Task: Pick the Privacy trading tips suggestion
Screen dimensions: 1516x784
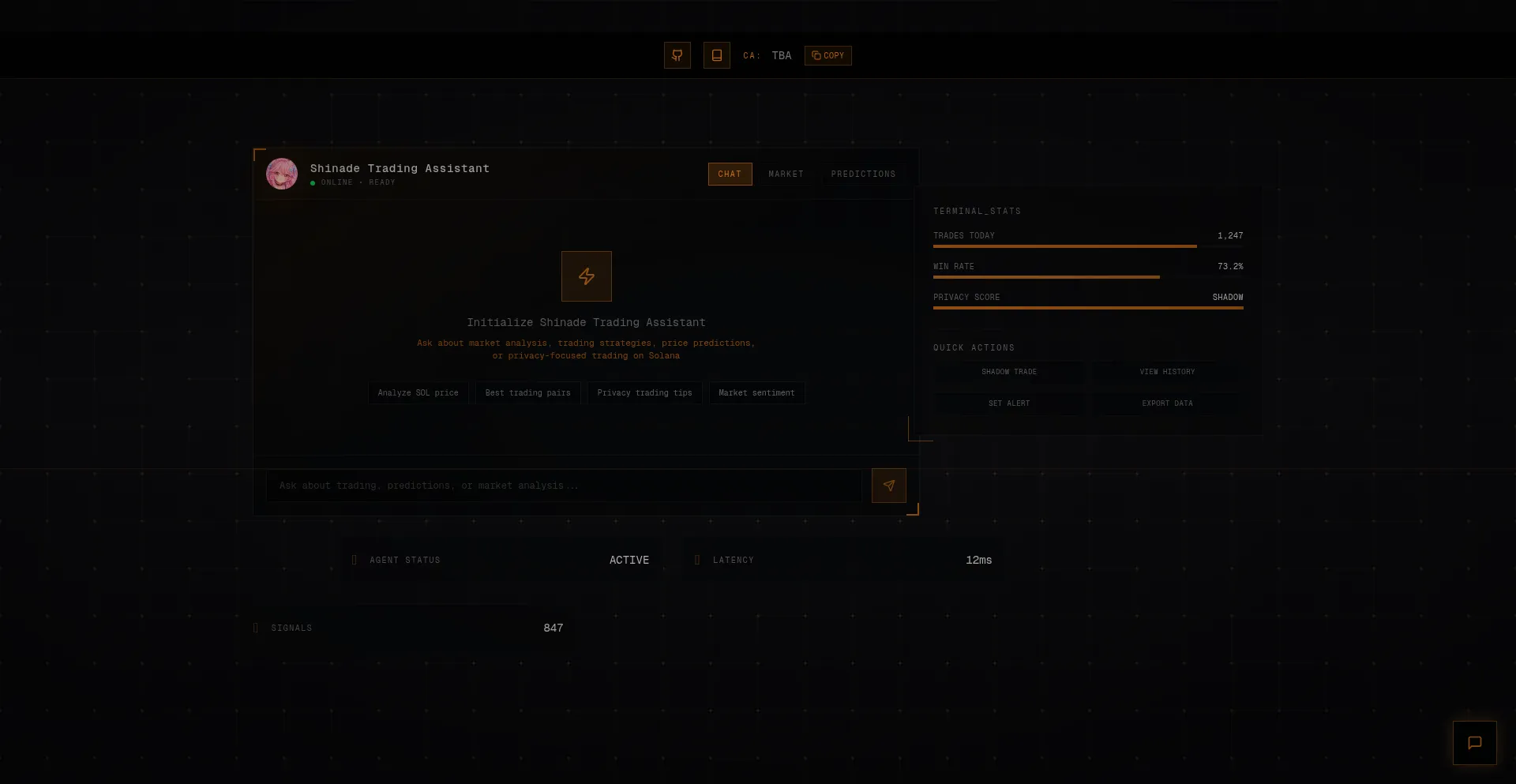Action: tap(644, 393)
